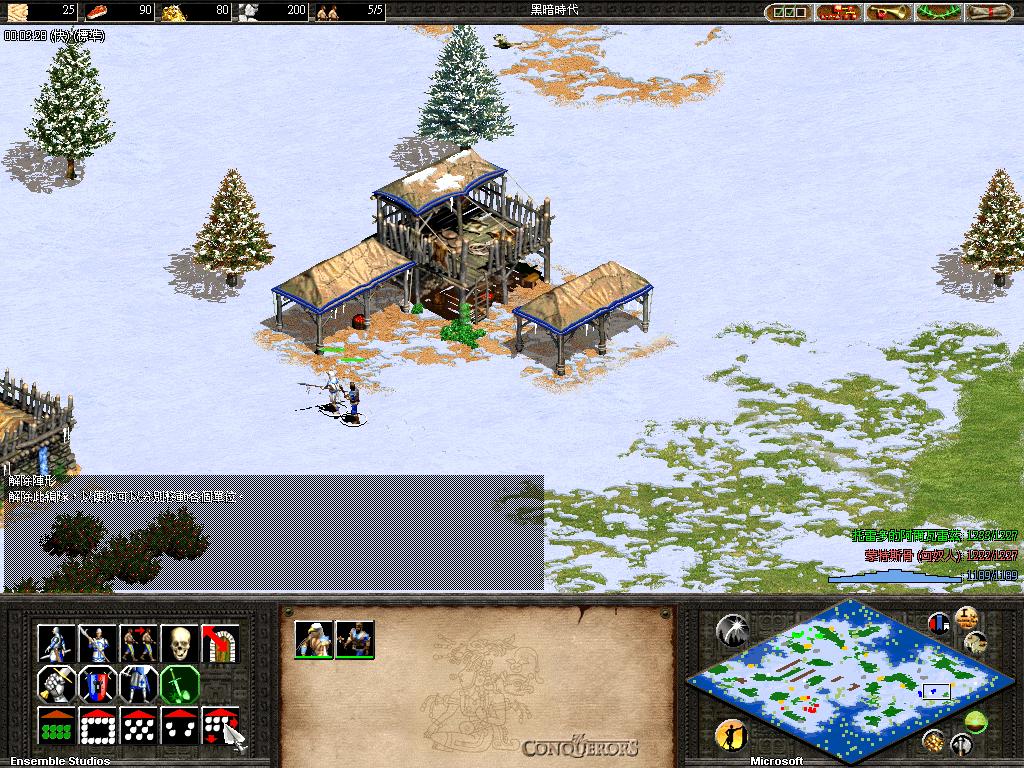Screen dimensions: 1024x768
Task: Garrison units using the gate arrow icon
Action: (220, 643)
